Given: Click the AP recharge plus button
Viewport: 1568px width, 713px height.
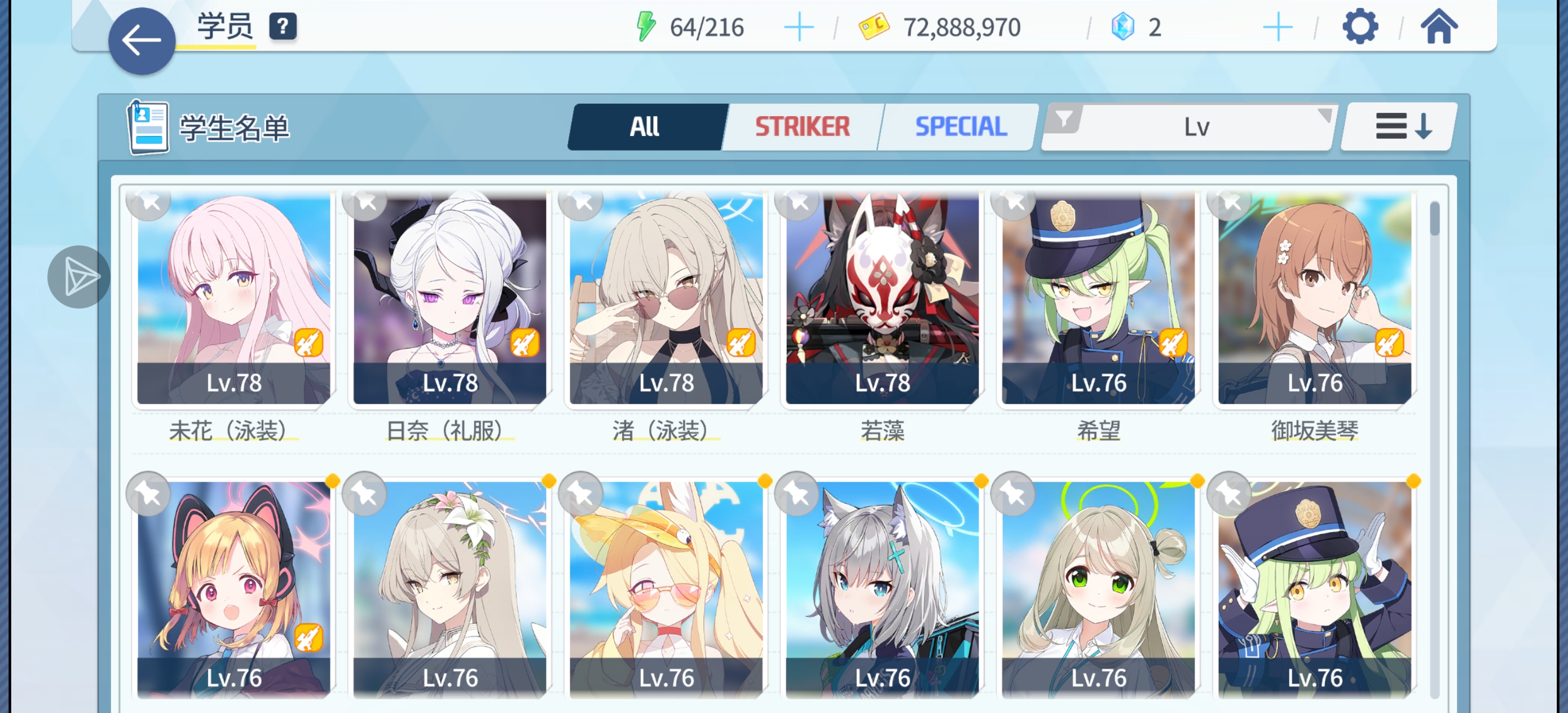Looking at the screenshot, I should pos(799,25).
